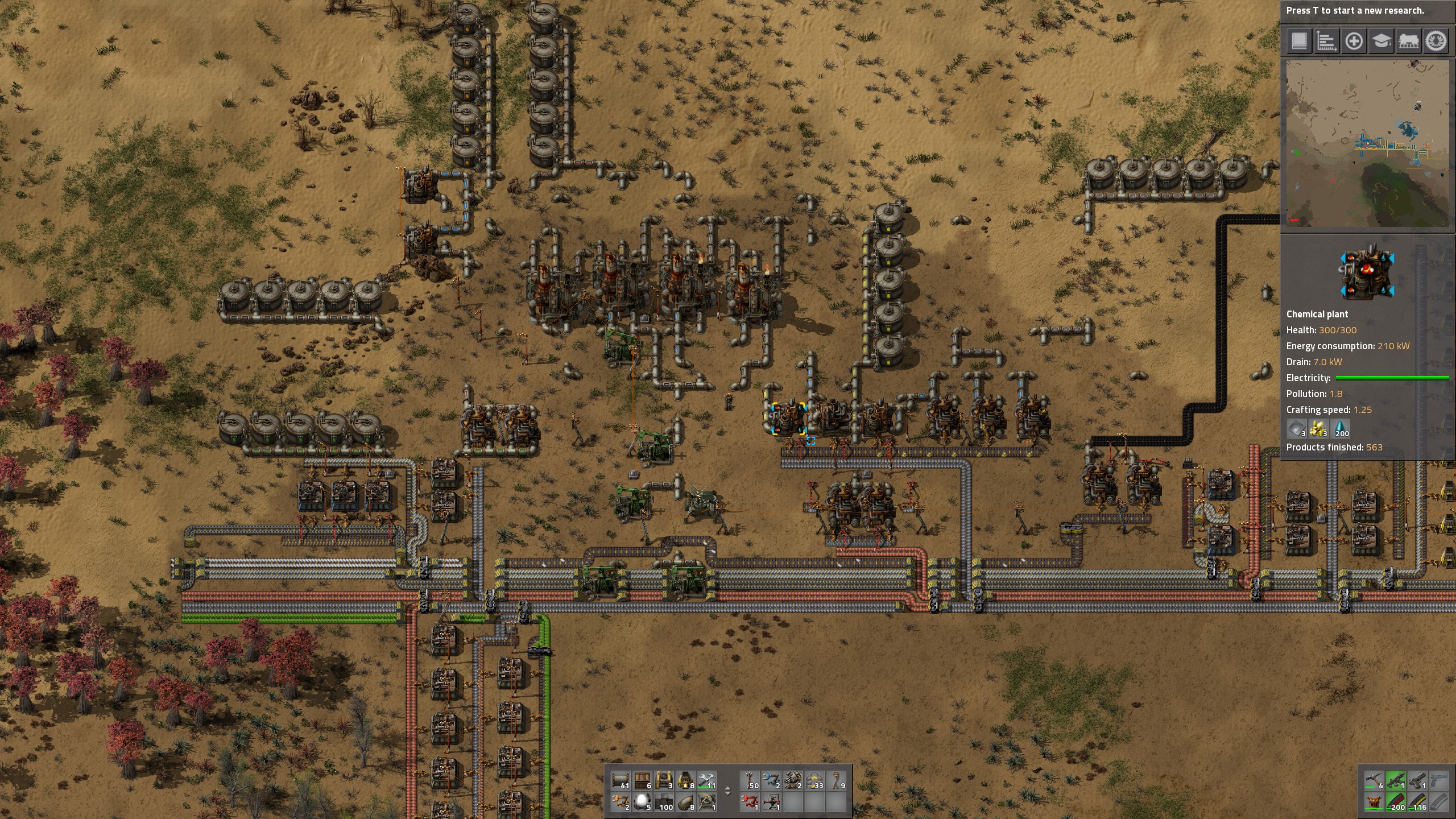Select the red long-handed inserter slot
Screen dimensions: 1456x819
(x=750, y=802)
